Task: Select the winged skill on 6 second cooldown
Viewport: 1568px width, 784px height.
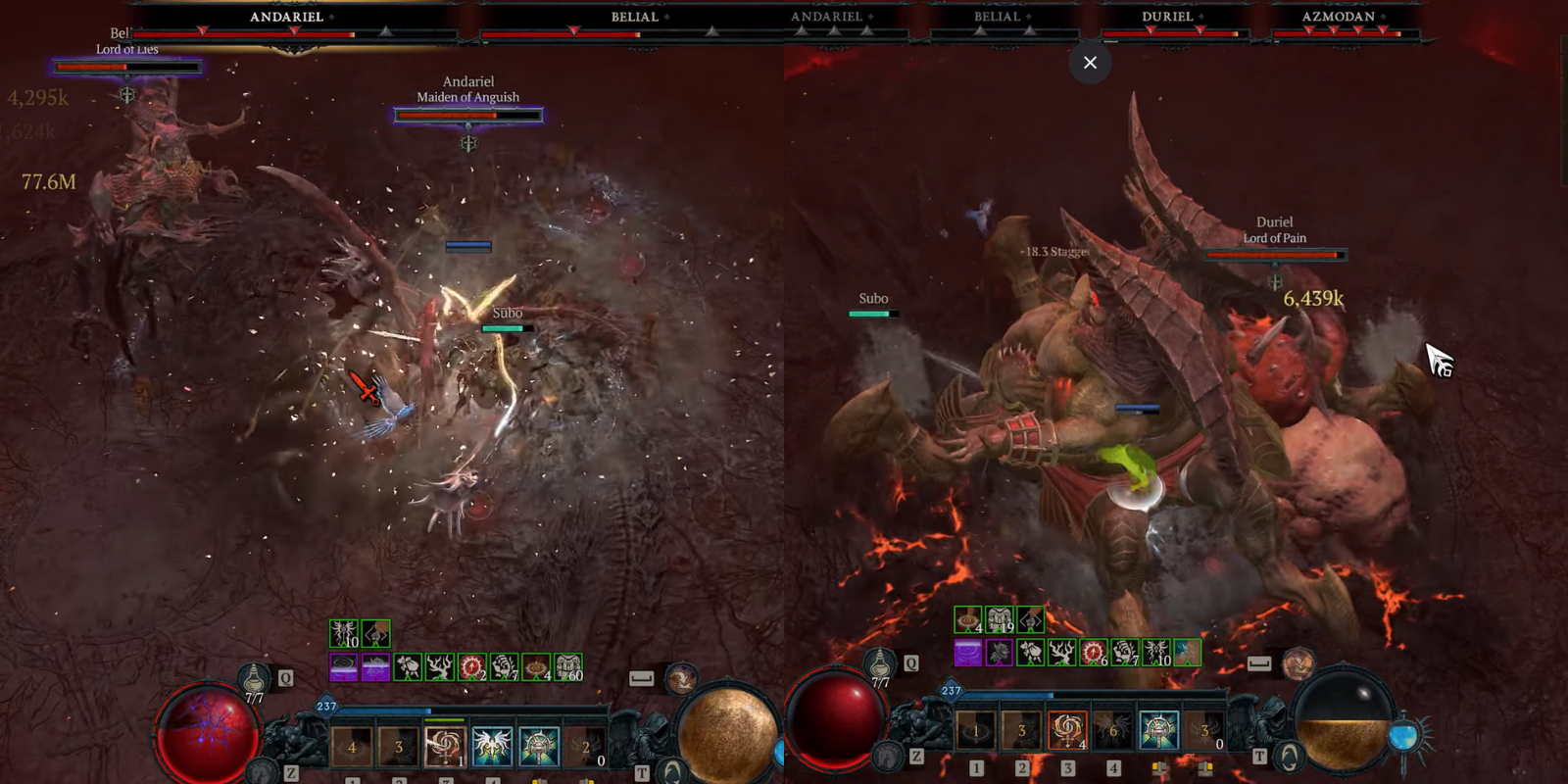Action: point(1113,731)
